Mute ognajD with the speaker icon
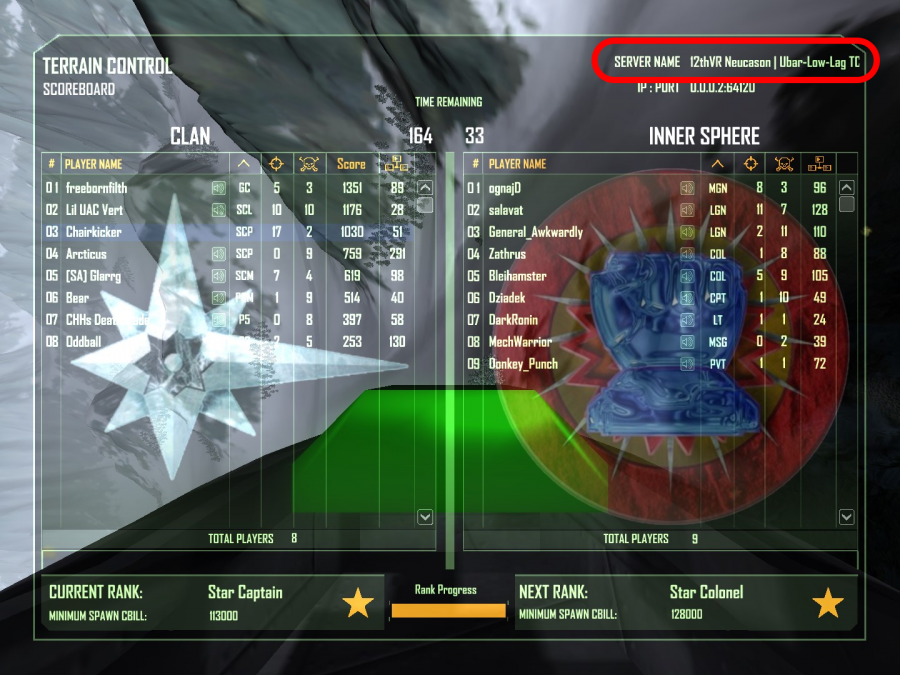This screenshot has width=900, height=675. click(x=687, y=187)
